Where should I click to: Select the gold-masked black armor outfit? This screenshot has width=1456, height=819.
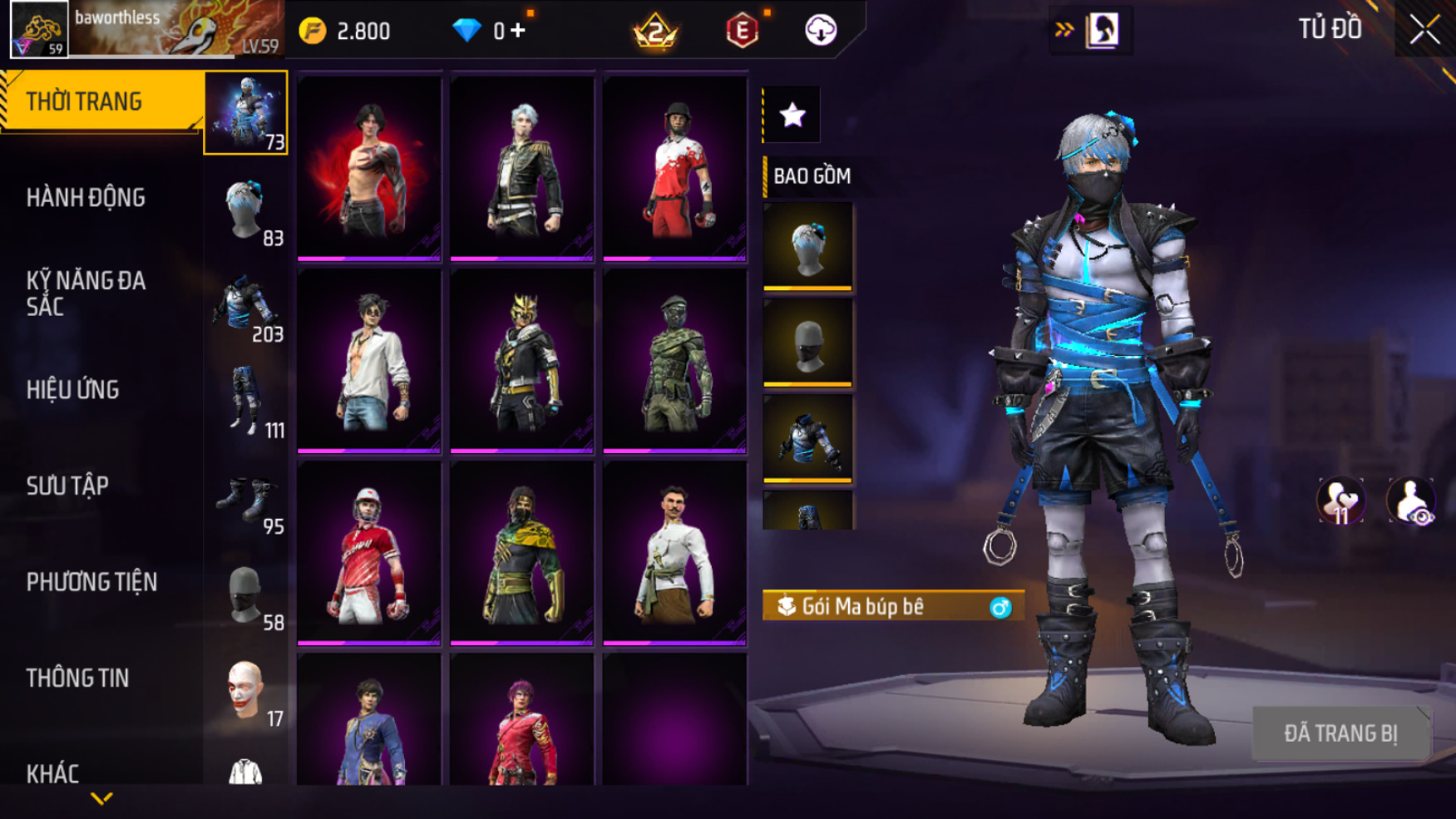521,360
